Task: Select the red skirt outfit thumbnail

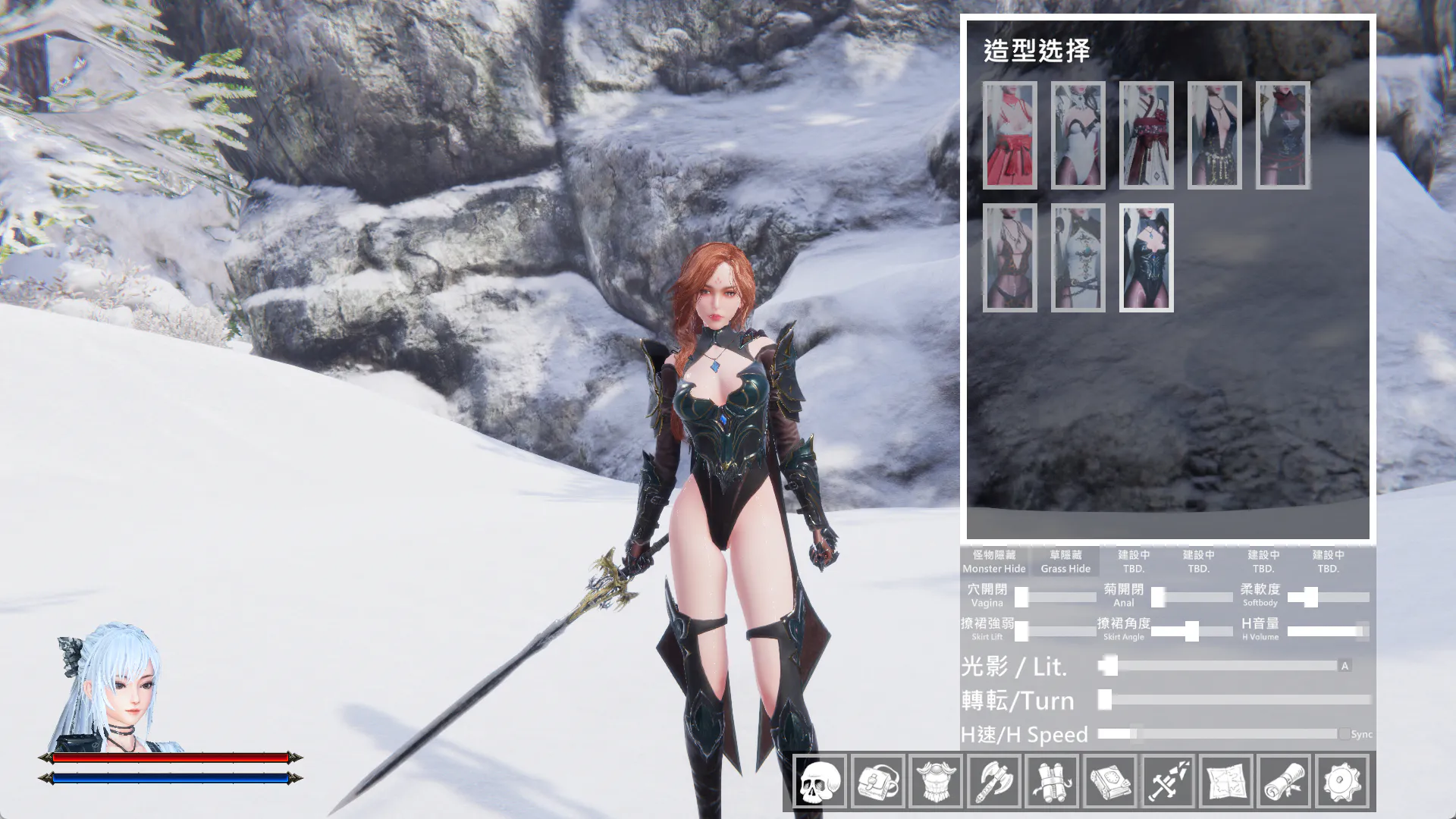Action: coord(1009,135)
